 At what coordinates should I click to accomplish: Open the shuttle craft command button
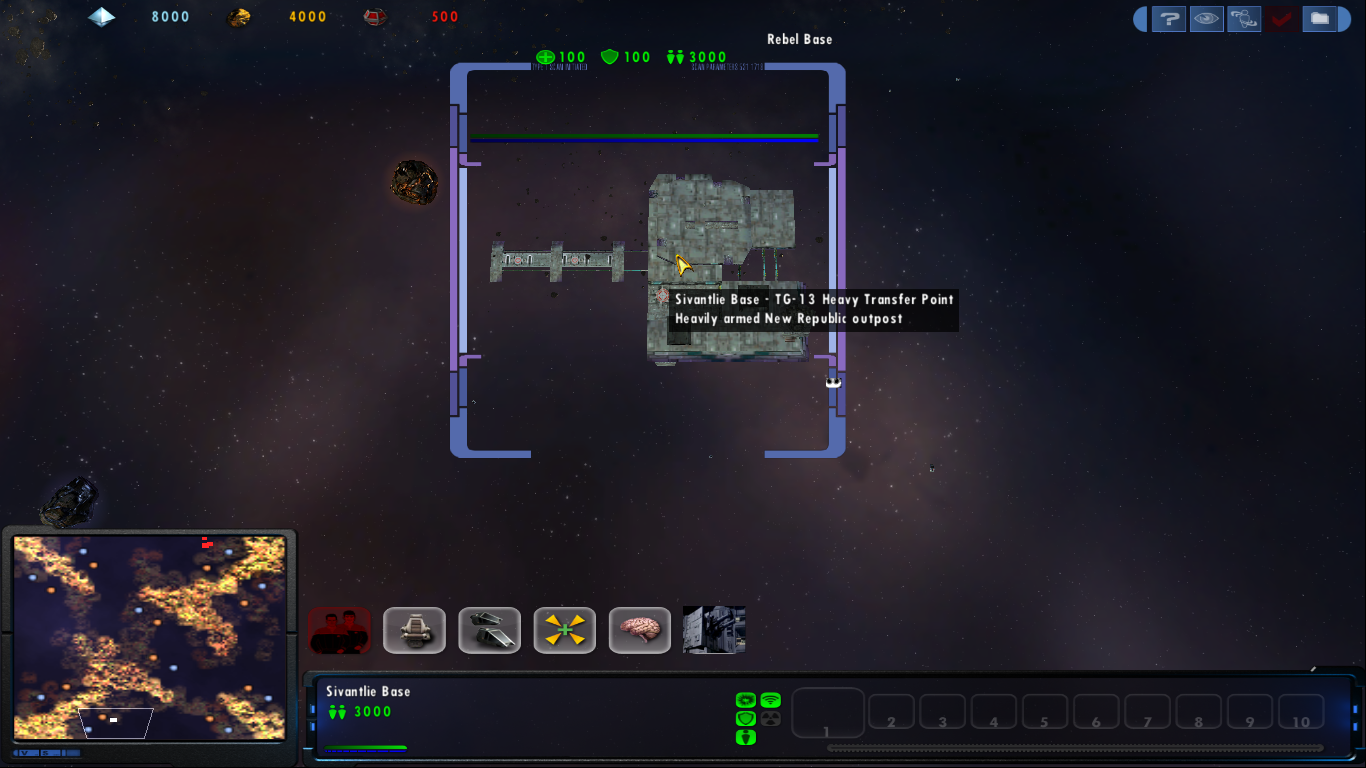(x=489, y=630)
